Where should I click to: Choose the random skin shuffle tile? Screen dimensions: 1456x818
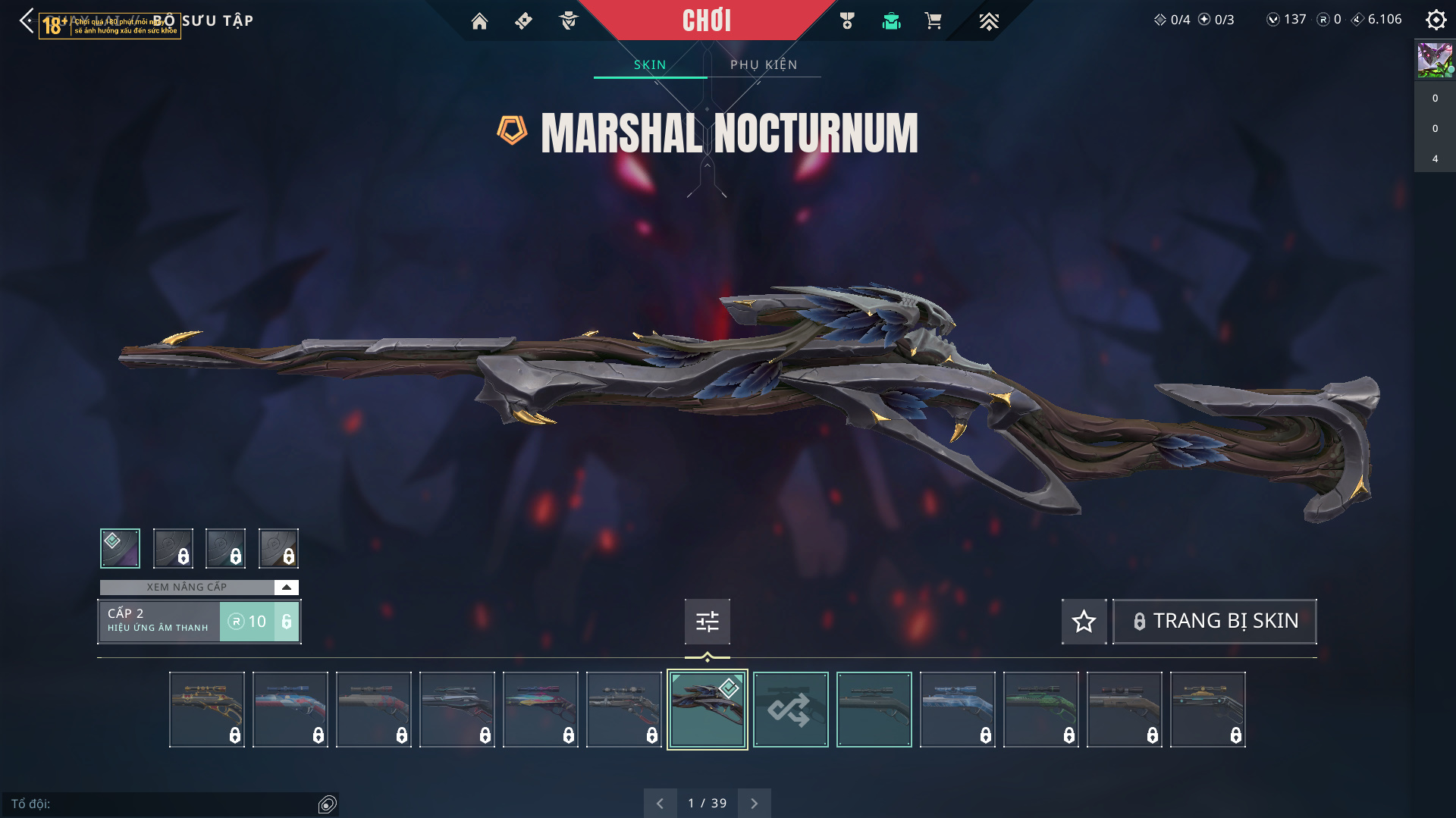click(790, 710)
